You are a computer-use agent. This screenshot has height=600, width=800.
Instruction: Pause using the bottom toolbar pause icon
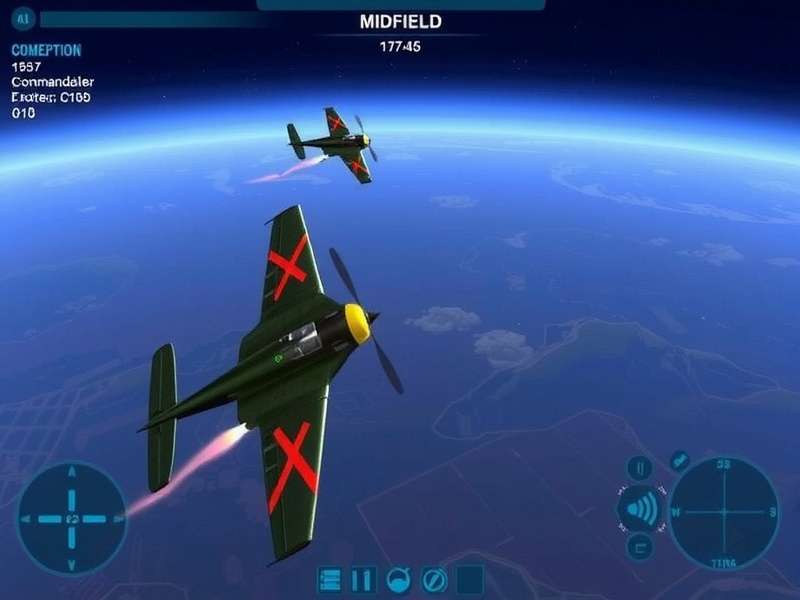click(363, 580)
